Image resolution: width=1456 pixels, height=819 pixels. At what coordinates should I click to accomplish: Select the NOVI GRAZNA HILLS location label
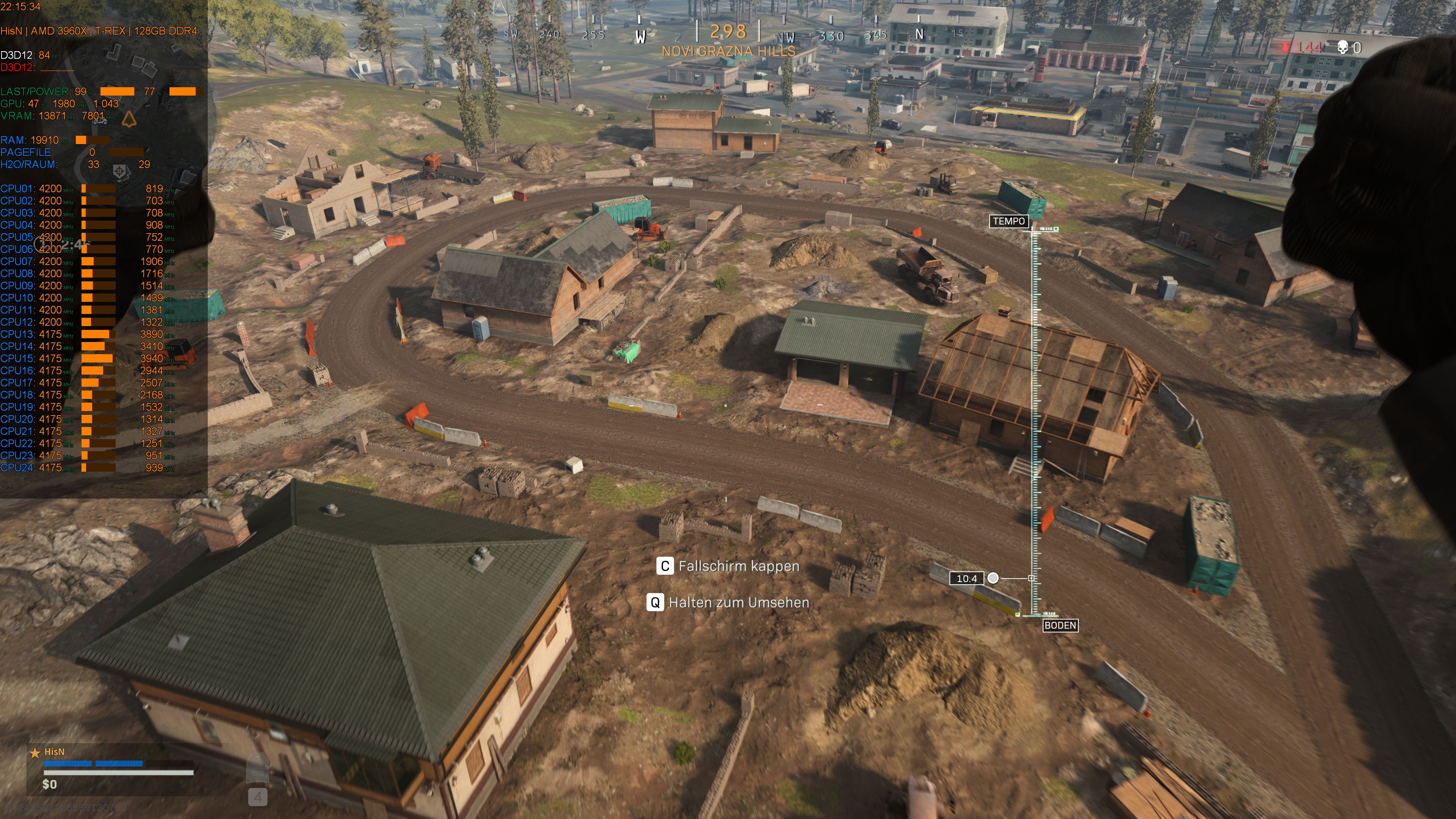728,50
